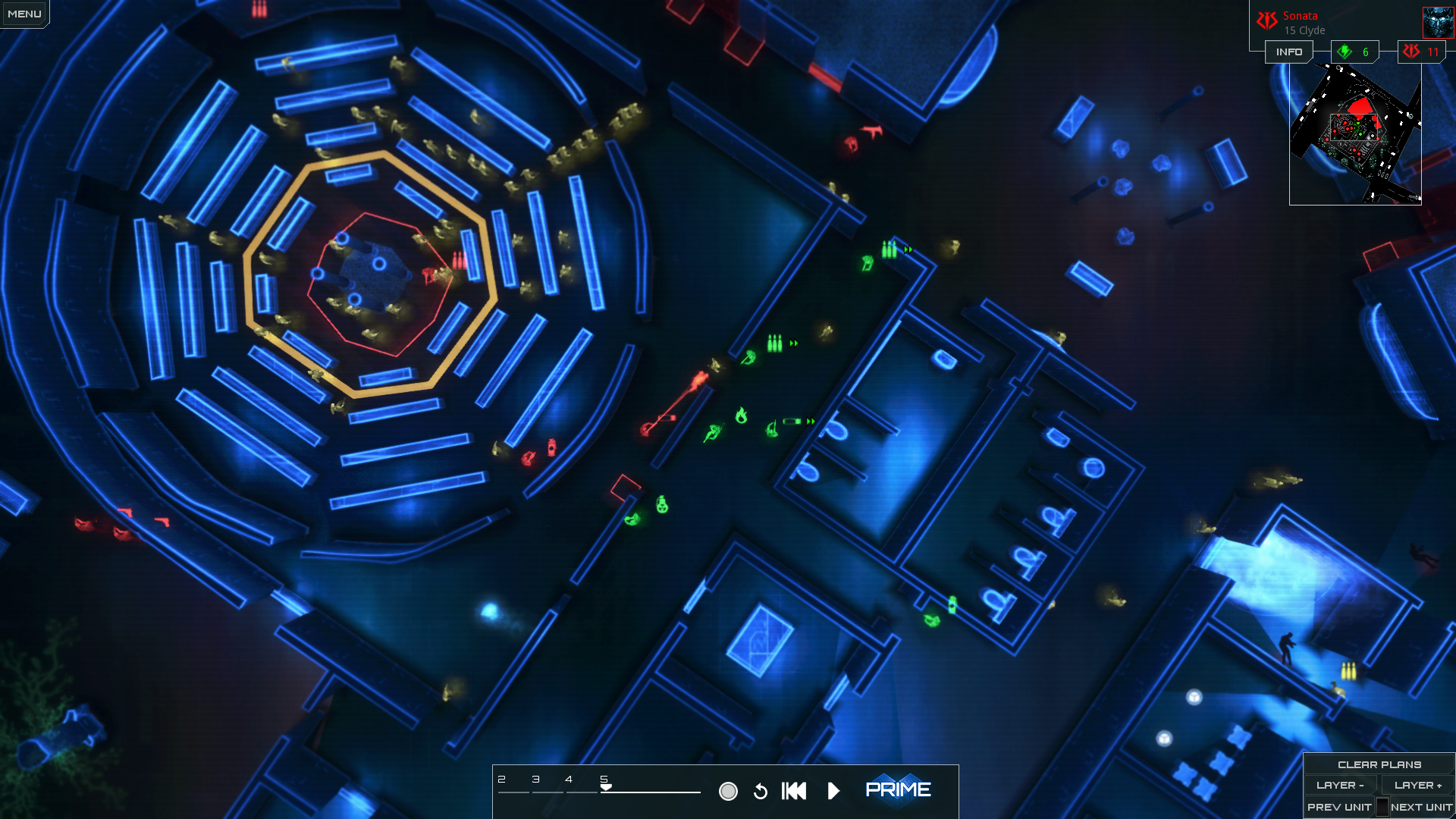Screen dimensions: 1456x819
Task: Select the previous unit with PREV UNIT
Action: click(1338, 807)
